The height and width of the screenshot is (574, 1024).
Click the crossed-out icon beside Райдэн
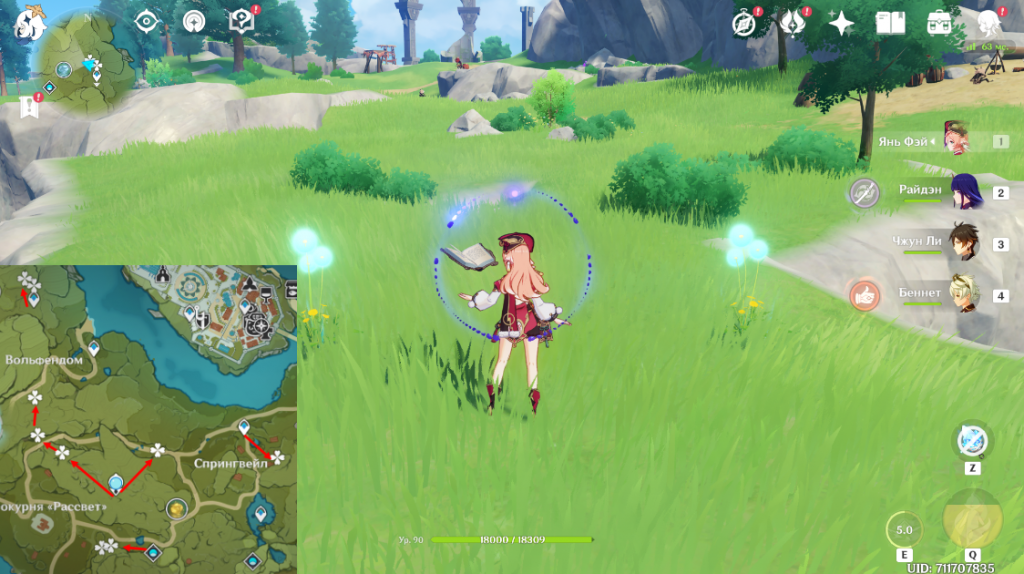click(x=864, y=193)
